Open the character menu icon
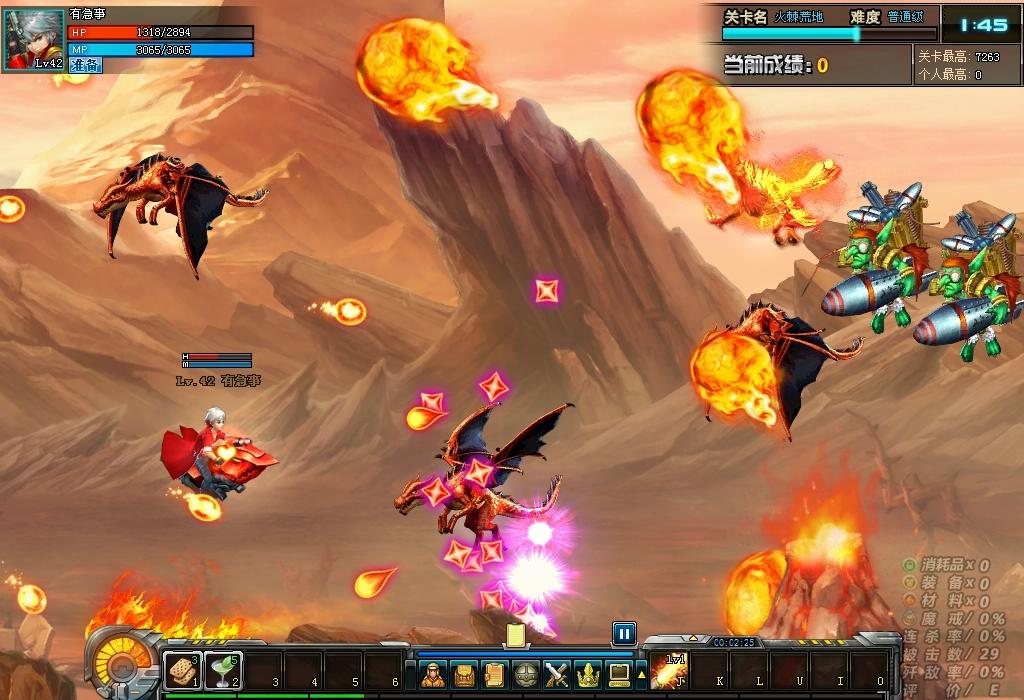The width and height of the screenshot is (1024, 700). click(x=433, y=675)
